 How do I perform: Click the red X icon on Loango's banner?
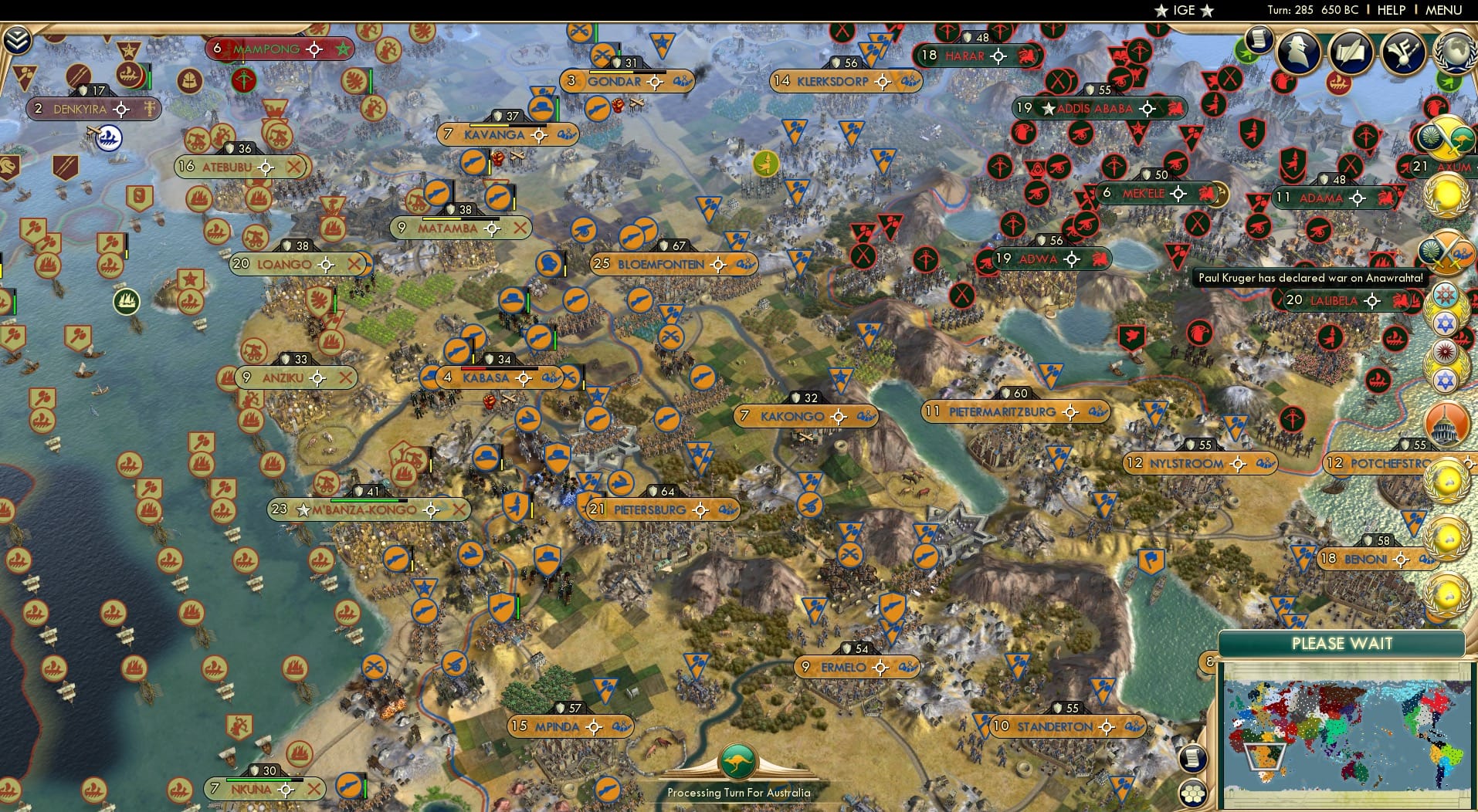point(355,264)
